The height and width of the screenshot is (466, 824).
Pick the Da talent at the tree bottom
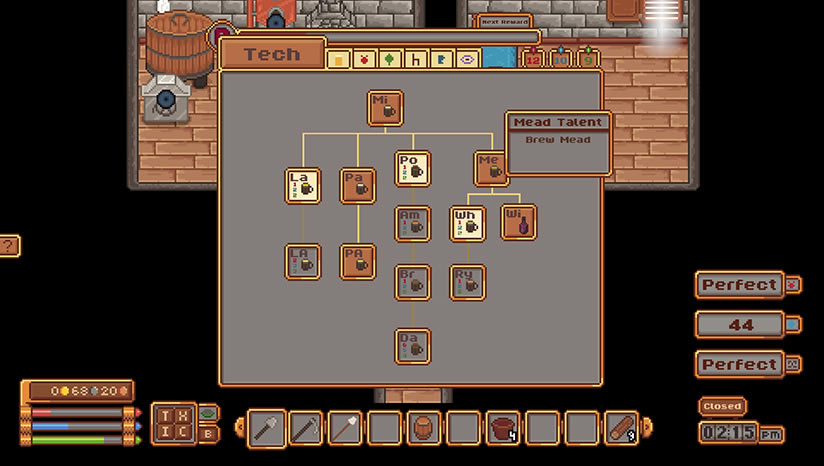[x=412, y=346]
